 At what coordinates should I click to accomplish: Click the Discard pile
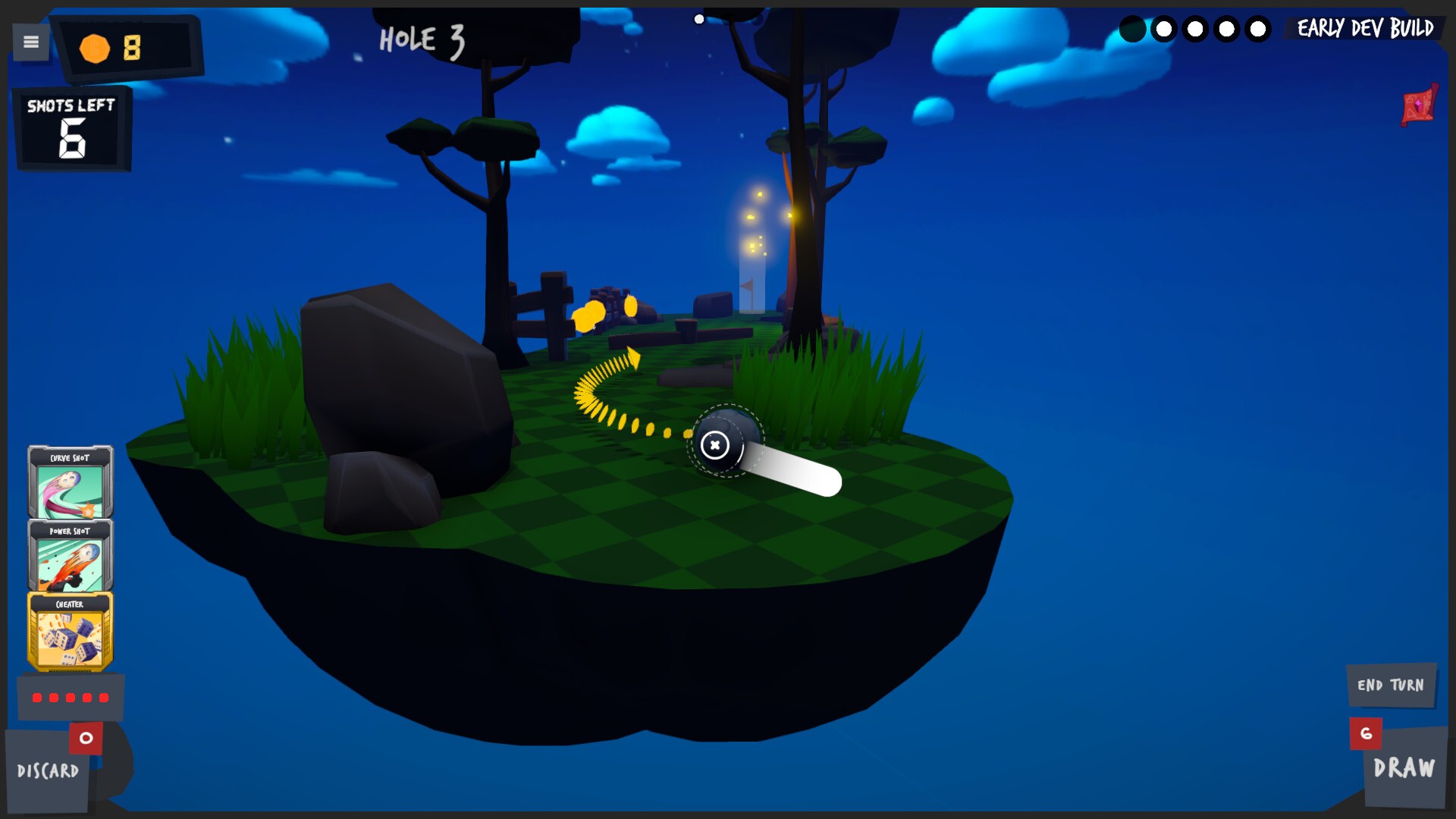pyautogui.click(x=49, y=772)
